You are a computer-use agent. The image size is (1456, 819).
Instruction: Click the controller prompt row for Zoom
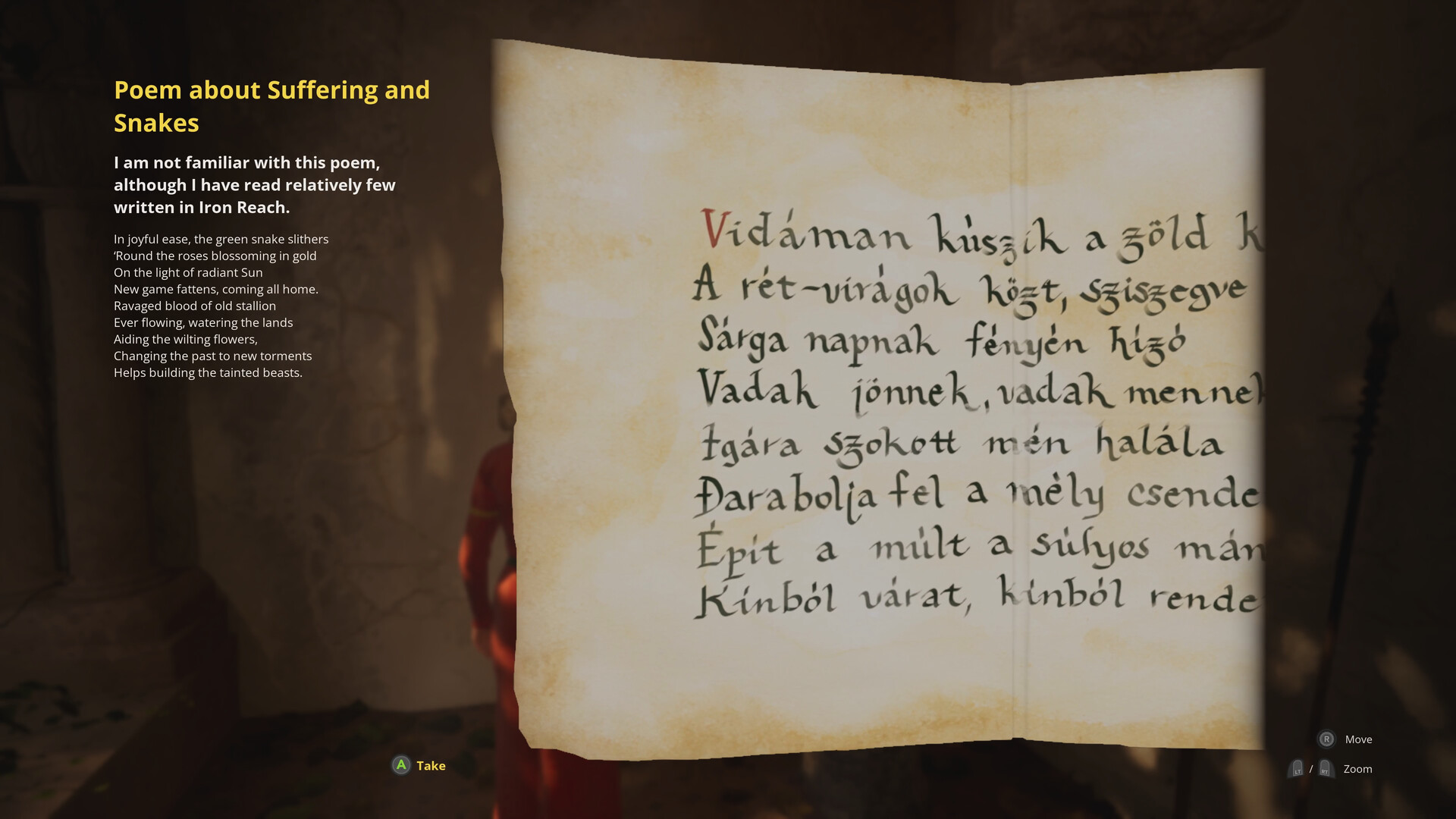coord(1331,768)
